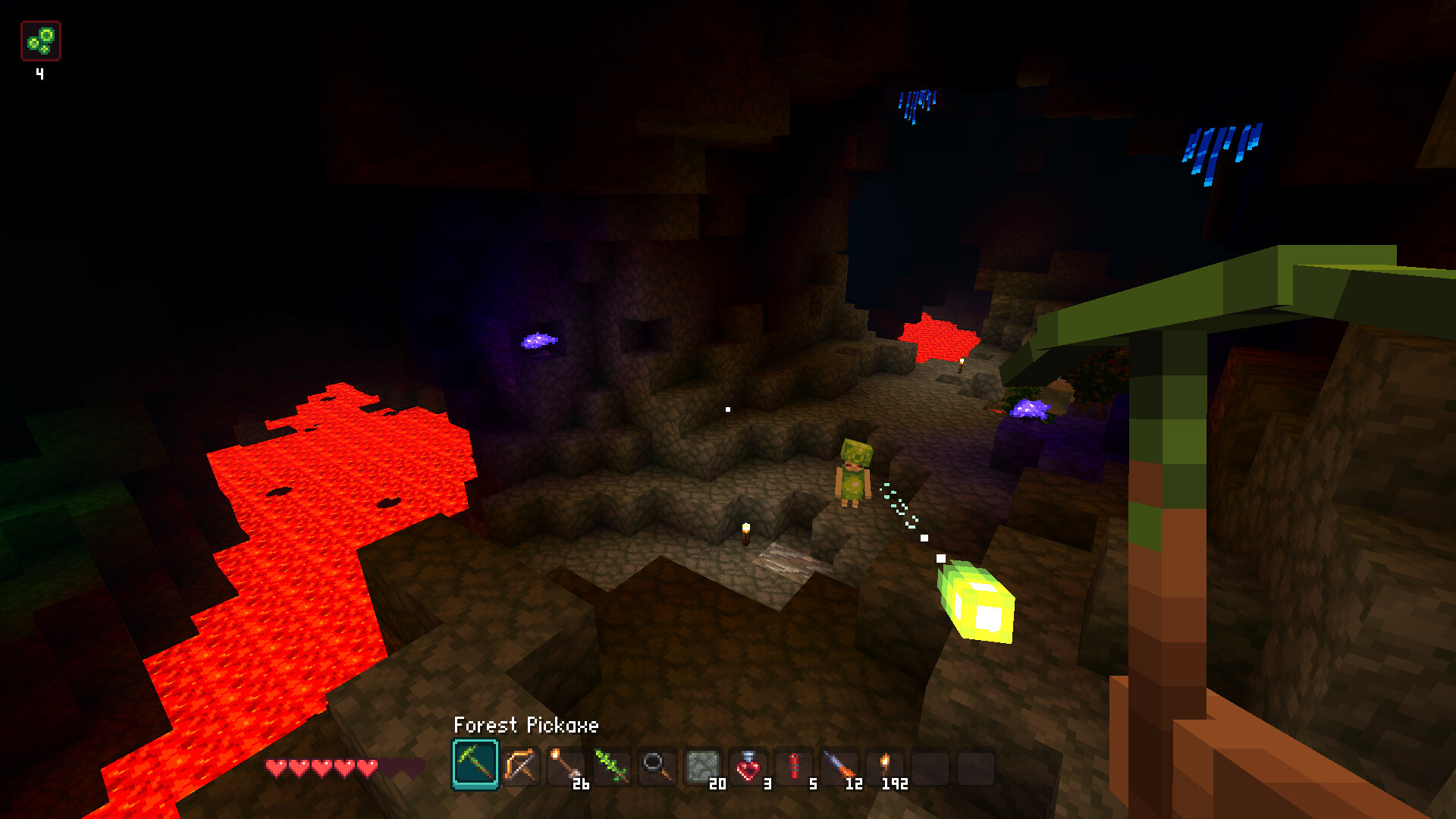Select the blue and orange dagger stack
Image resolution: width=1456 pixels, height=819 pixels.
click(x=839, y=766)
